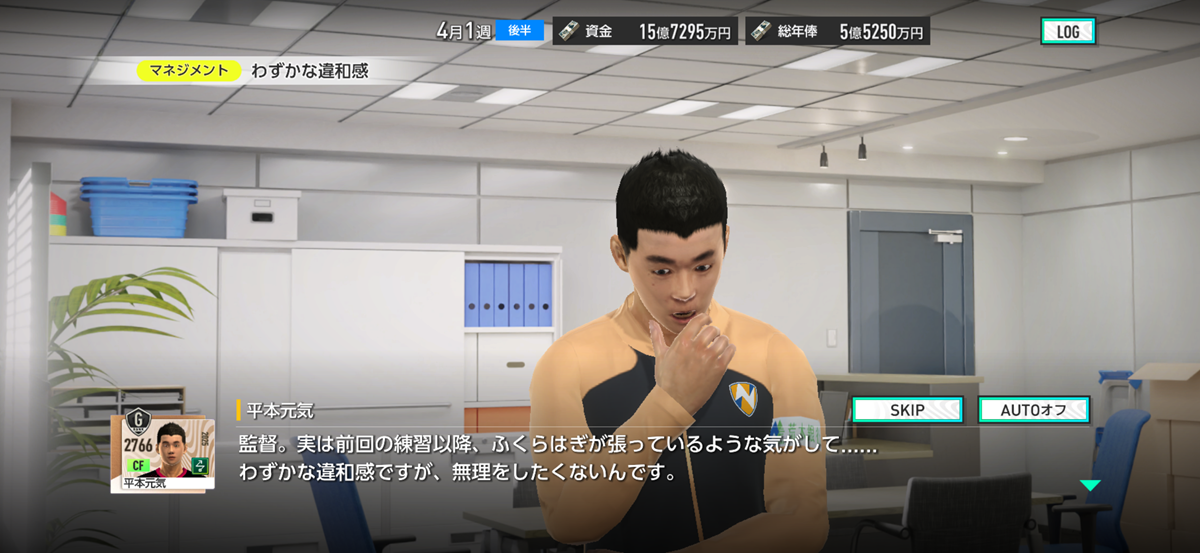Skip this dialogue scene
Viewport: 1200px width, 553px height.
[x=907, y=410]
